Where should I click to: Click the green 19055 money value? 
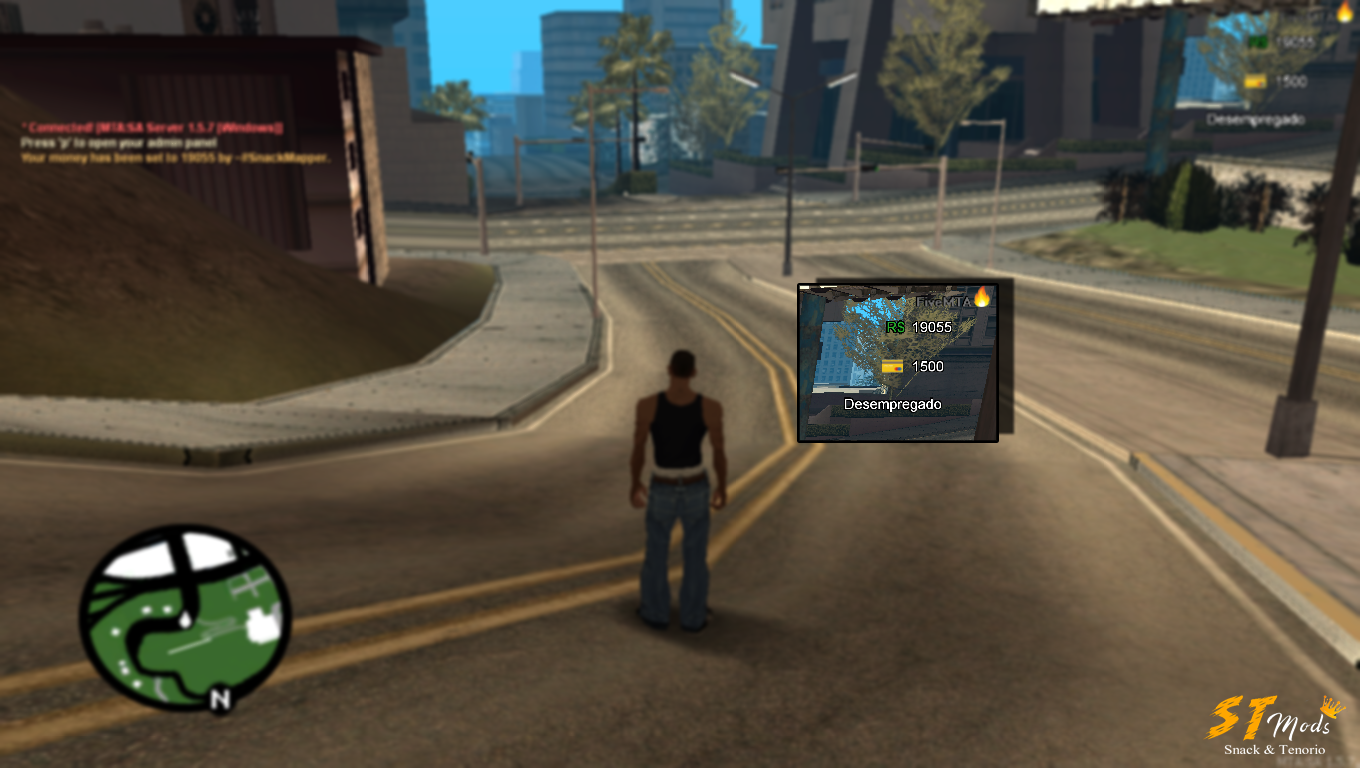(x=932, y=328)
